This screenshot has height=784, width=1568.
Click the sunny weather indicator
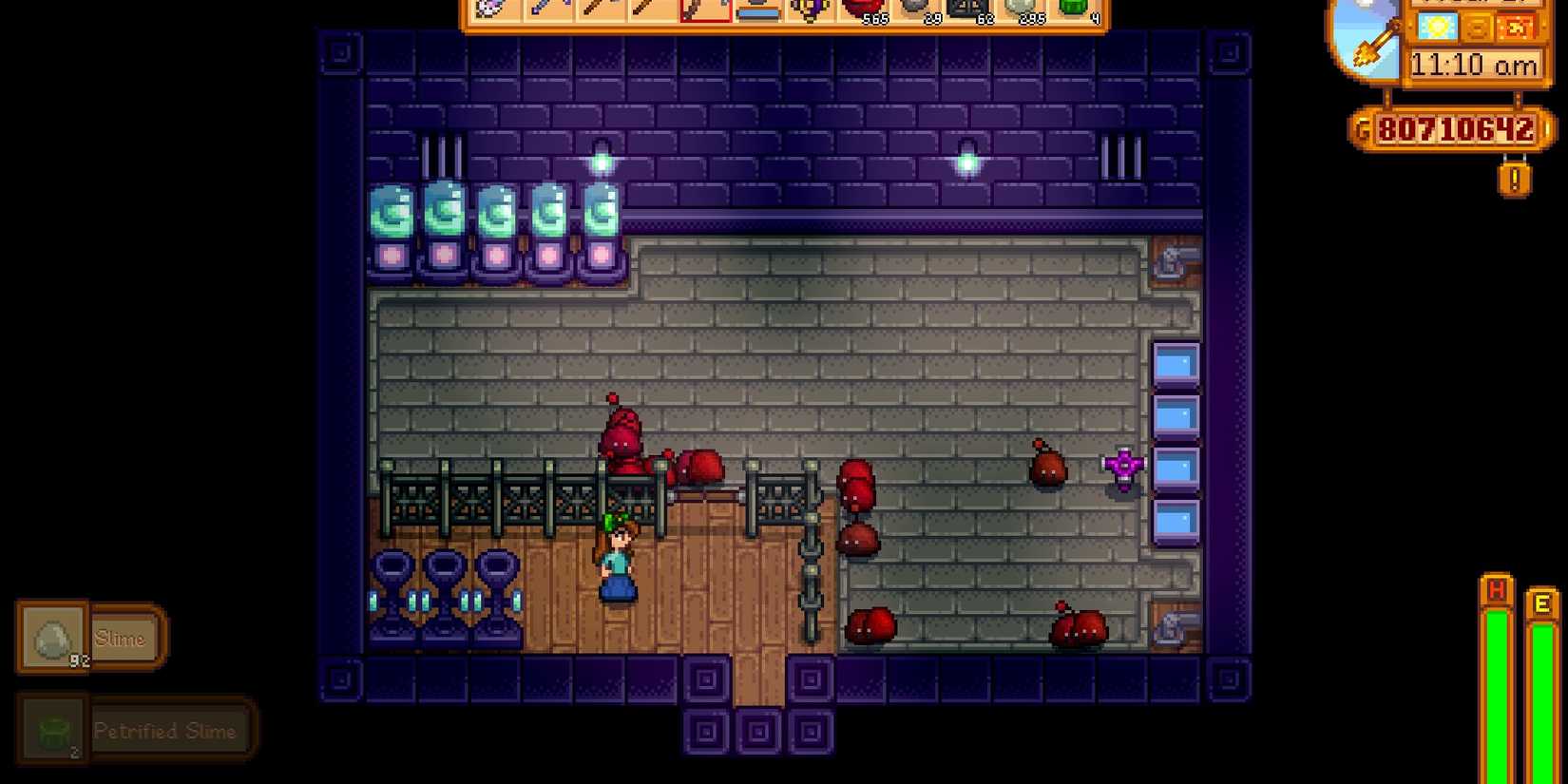[1436, 28]
